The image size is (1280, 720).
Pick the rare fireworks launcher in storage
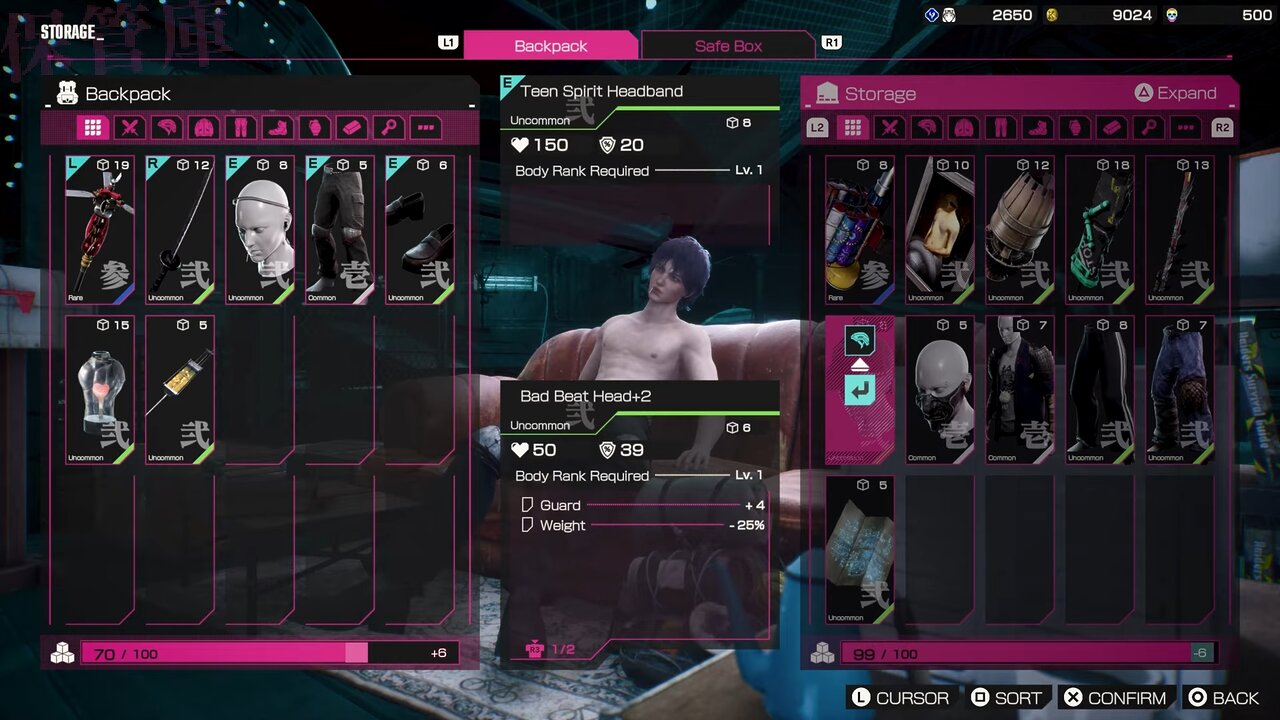pos(860,230)
